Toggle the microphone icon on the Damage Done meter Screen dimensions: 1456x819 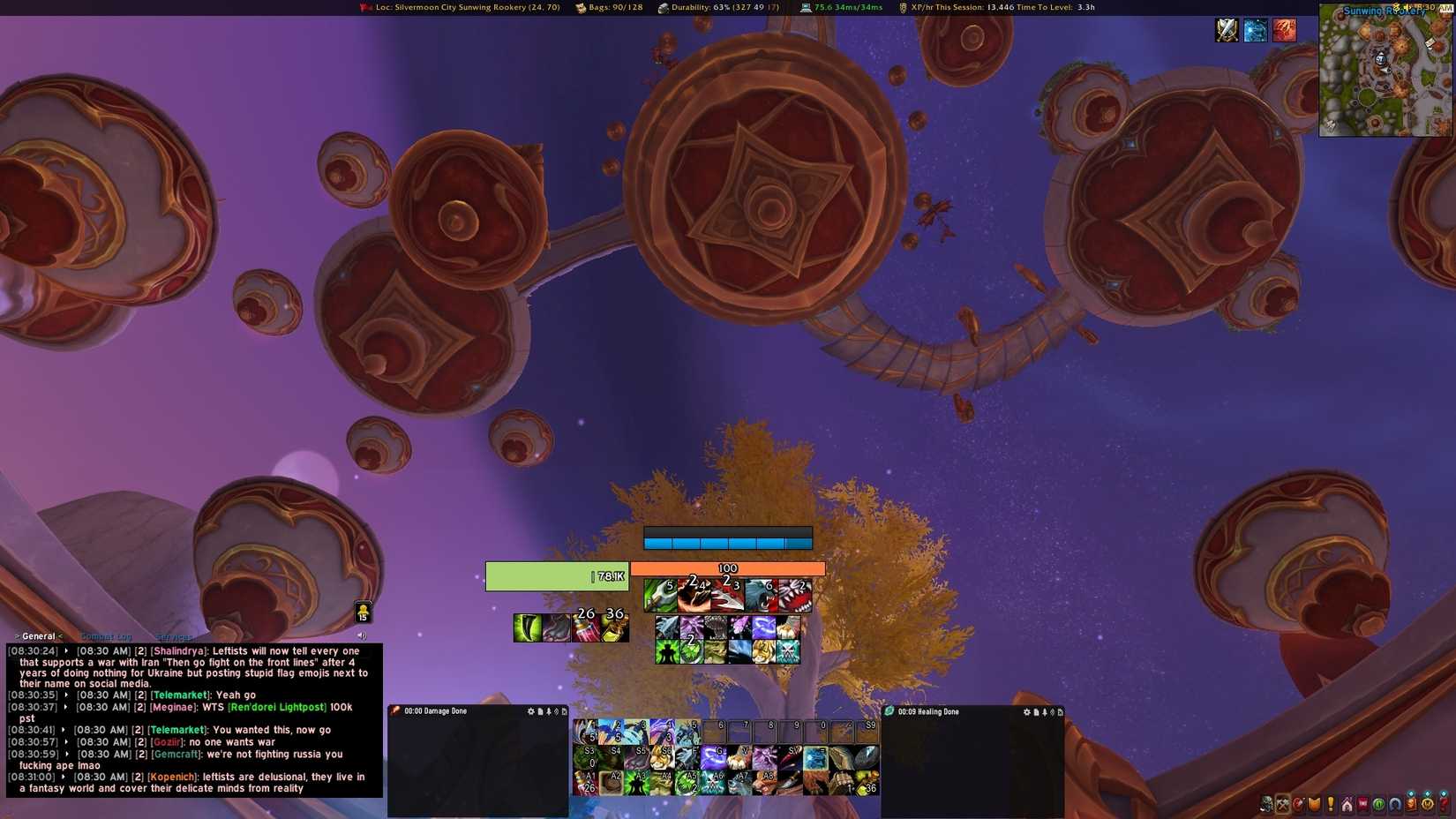click(549, 711)
